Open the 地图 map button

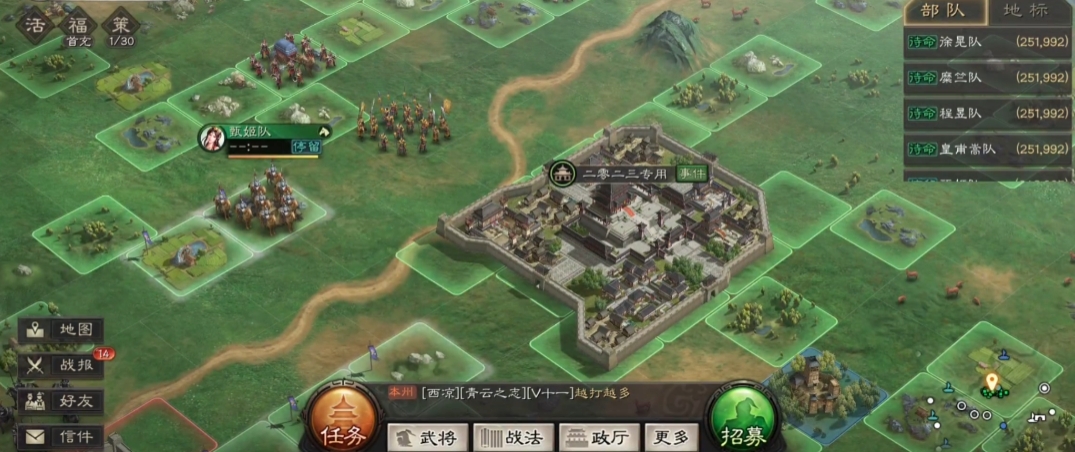[62, 330]
